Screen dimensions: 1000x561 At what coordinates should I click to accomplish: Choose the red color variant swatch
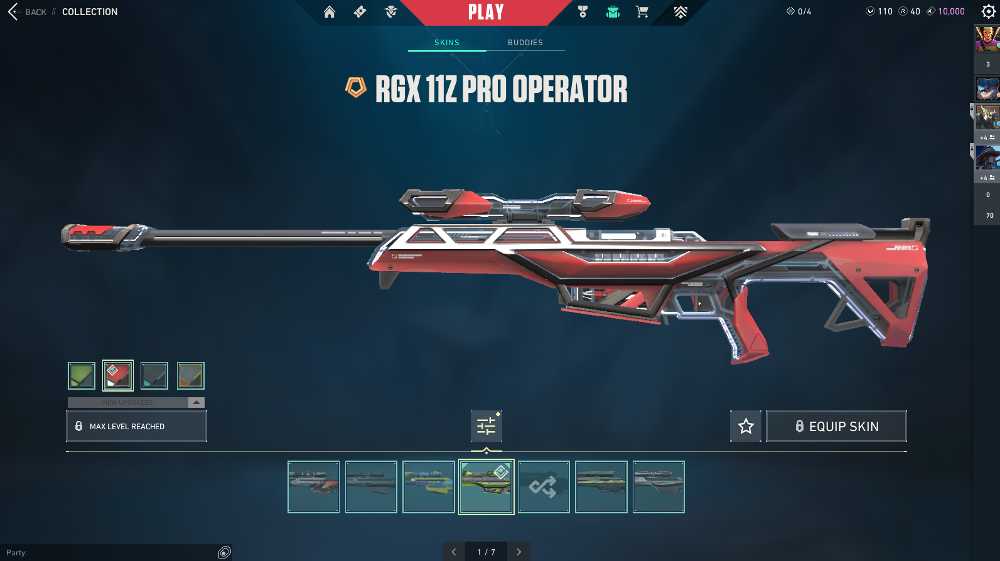pyautogui.click(x=118, y=376)
